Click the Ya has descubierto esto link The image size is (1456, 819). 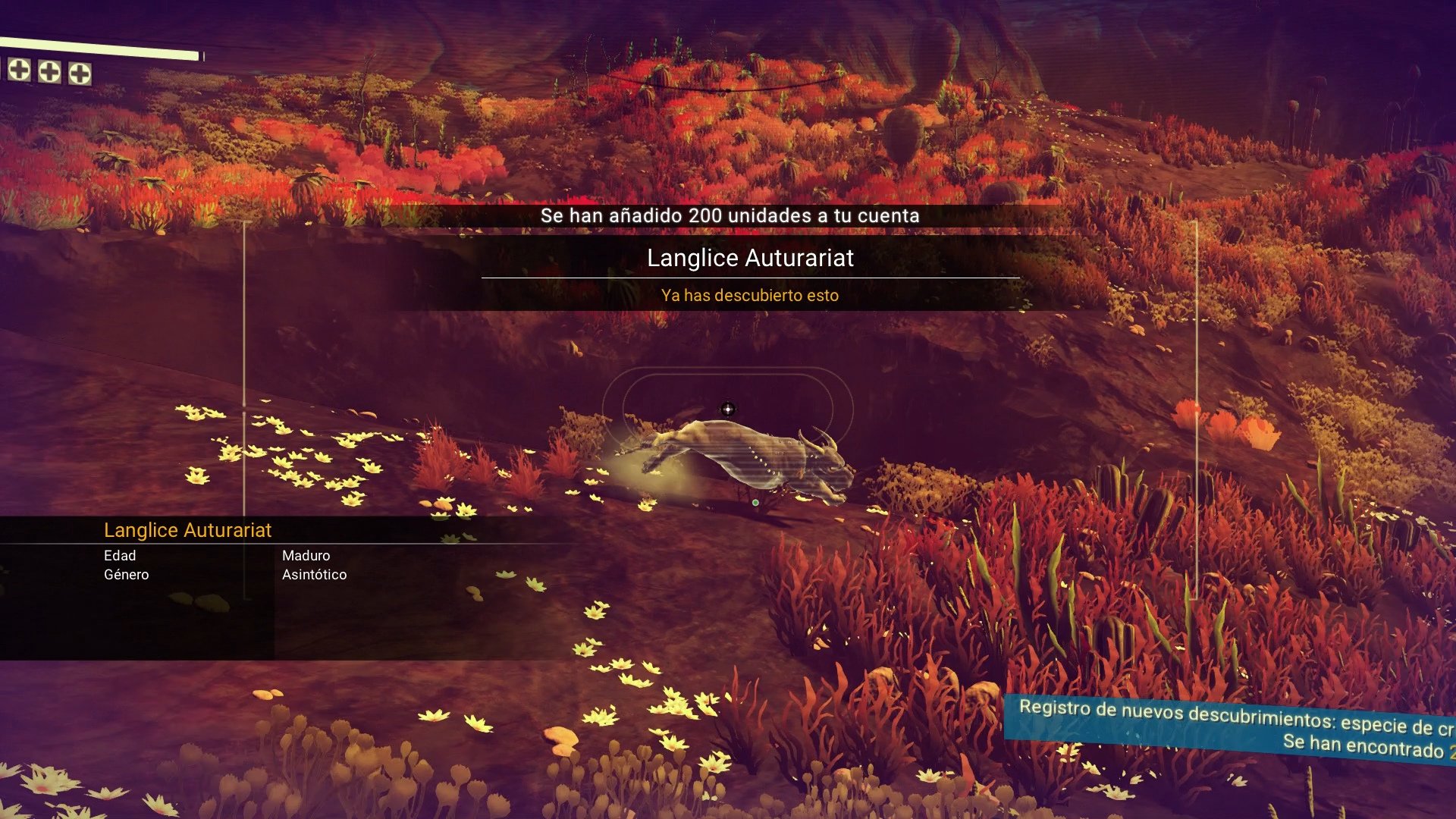coord(750,296)
